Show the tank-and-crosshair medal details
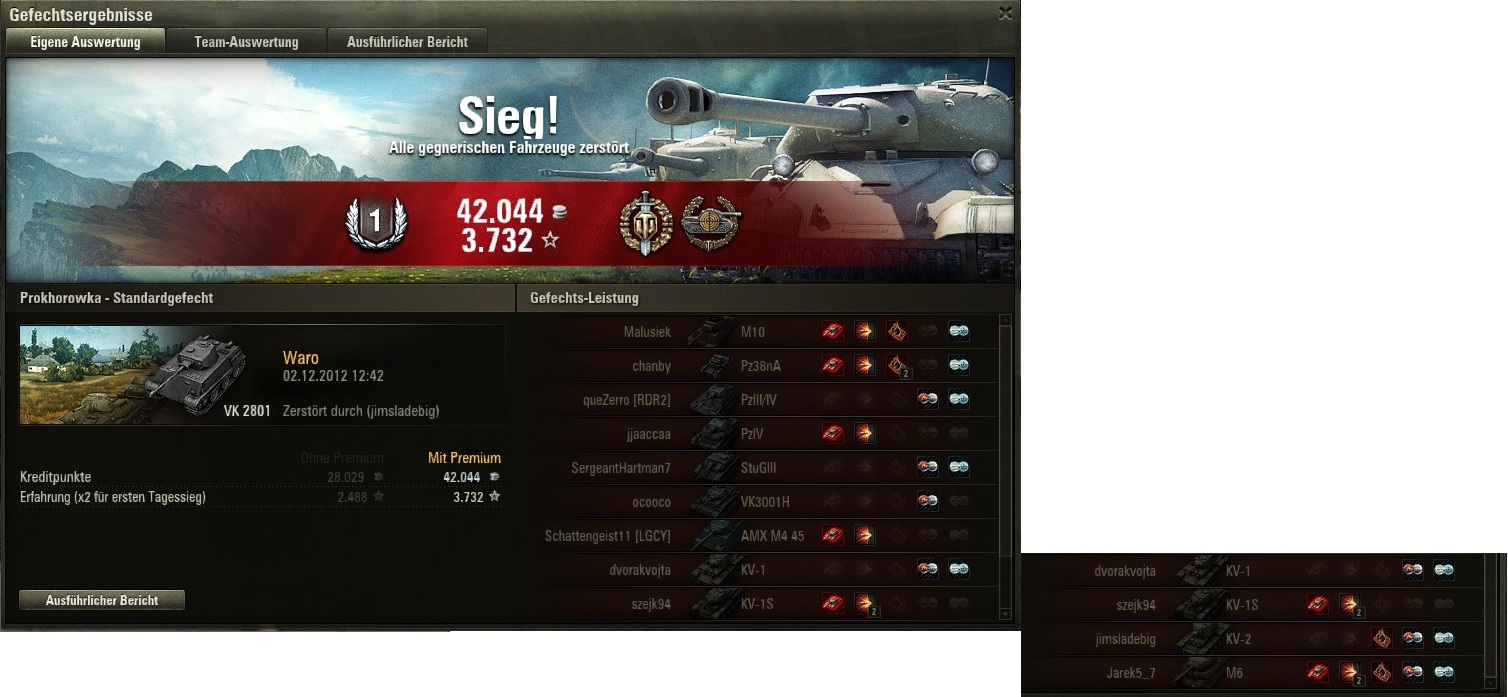 (x=708, y=222)
